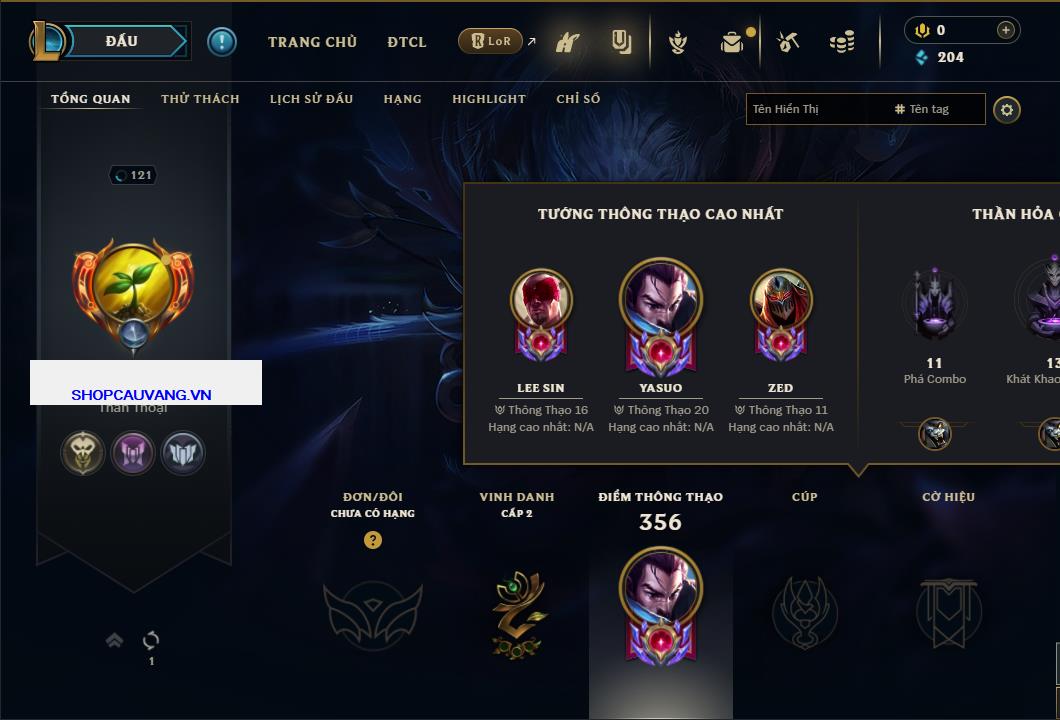
Task: Click the ranked question mark help icon
Action: point(373,540)
